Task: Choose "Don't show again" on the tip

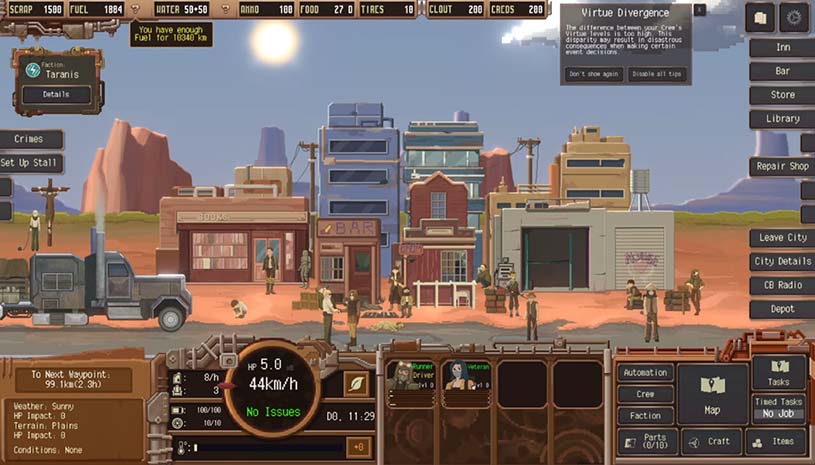Action: [x=595, y=74]
